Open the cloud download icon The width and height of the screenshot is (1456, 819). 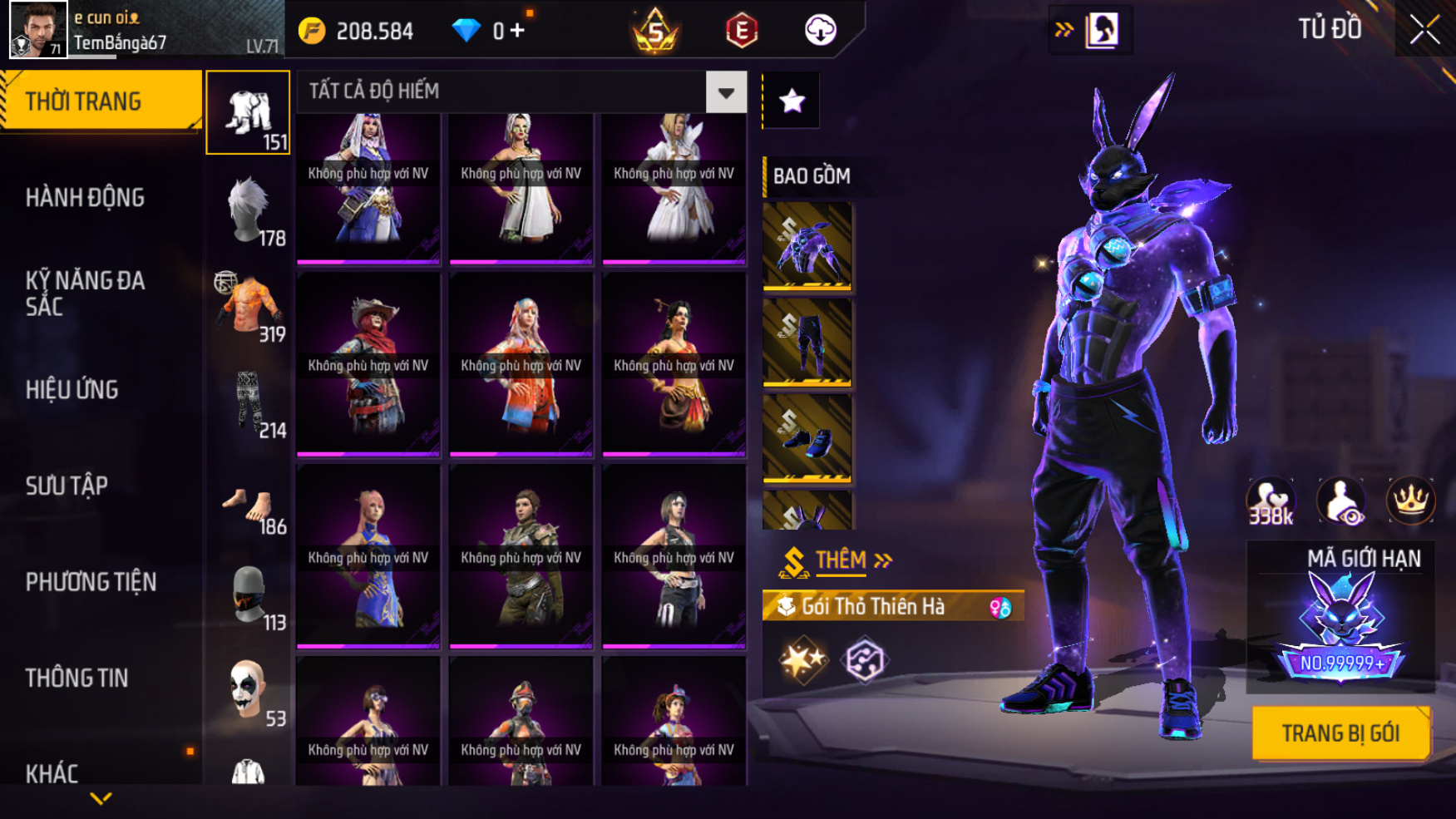pos(820,31)
